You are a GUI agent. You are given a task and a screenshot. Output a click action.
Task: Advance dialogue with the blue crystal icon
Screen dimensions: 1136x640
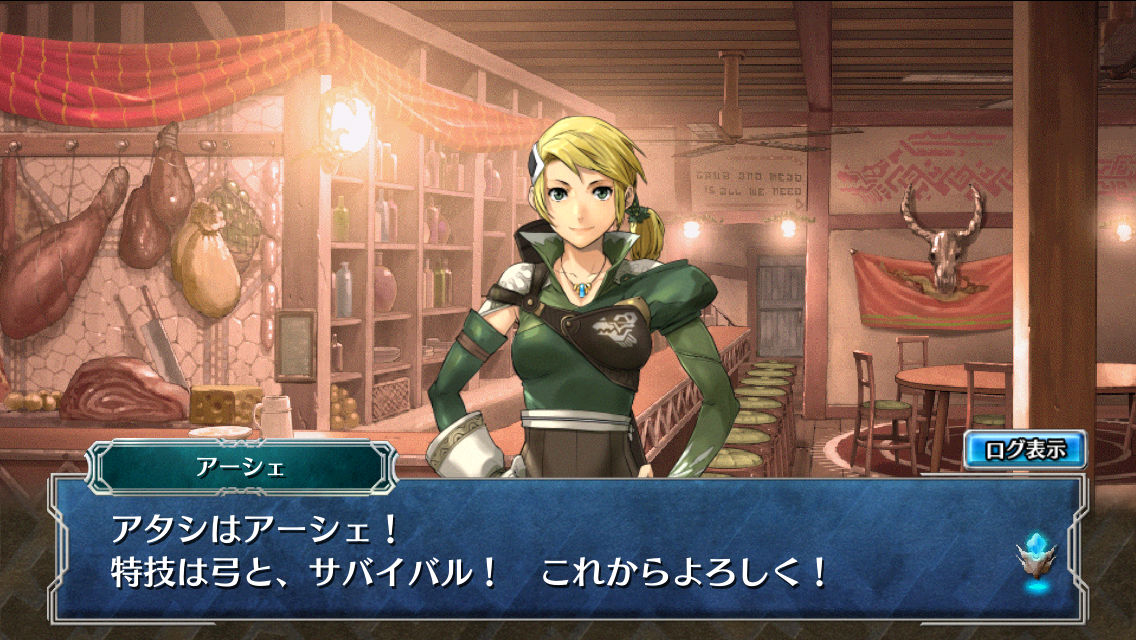click(x=1037, y=560)
